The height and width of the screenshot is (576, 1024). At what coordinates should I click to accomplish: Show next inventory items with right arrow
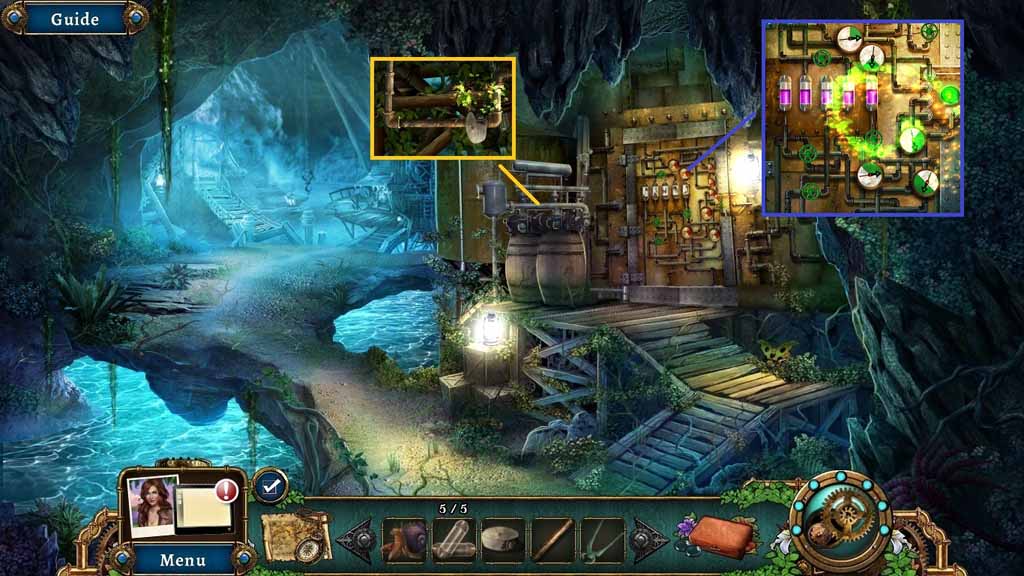[647, 540]
